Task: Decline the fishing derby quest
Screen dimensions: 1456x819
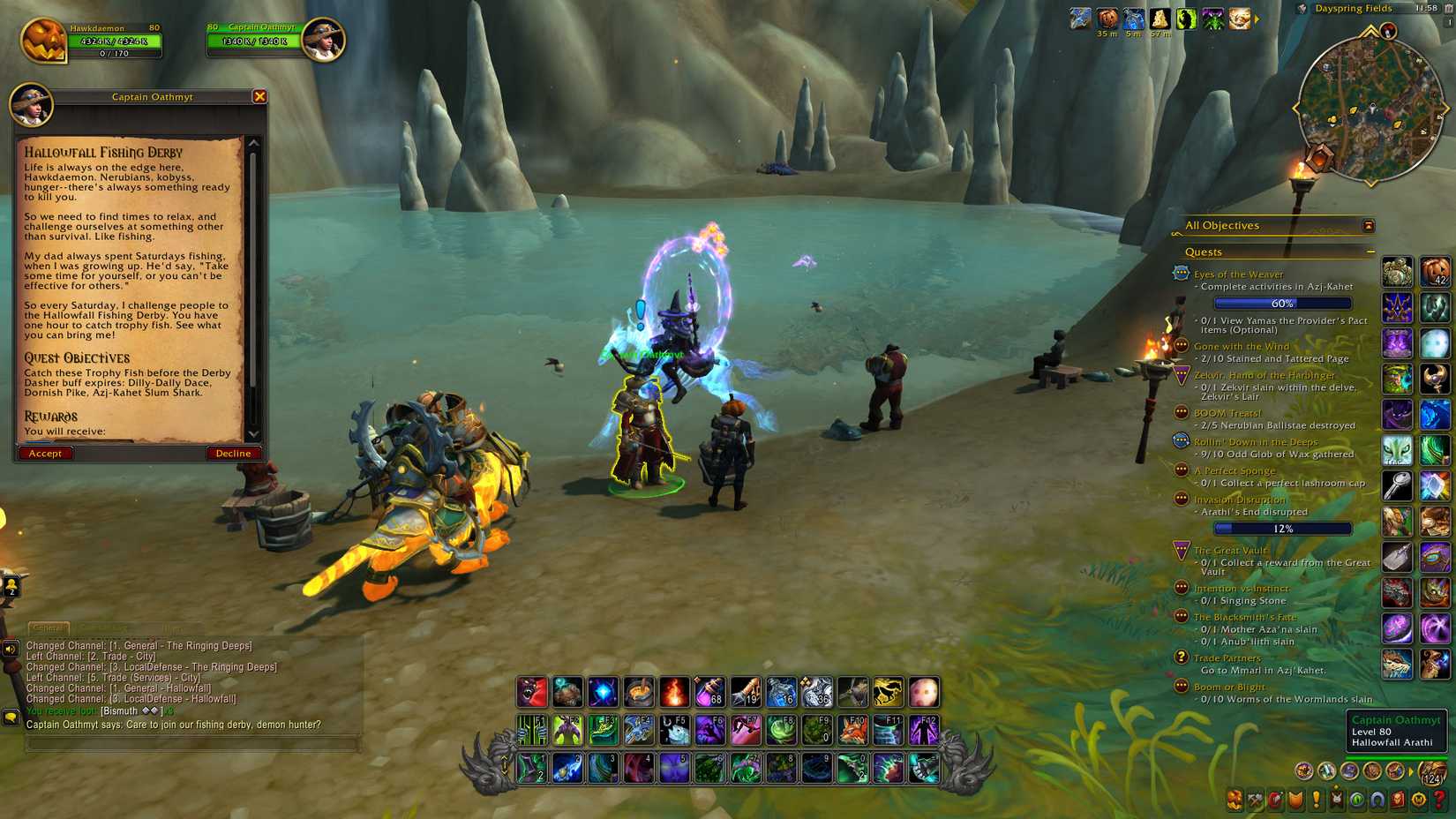Action: pos(233,453)
